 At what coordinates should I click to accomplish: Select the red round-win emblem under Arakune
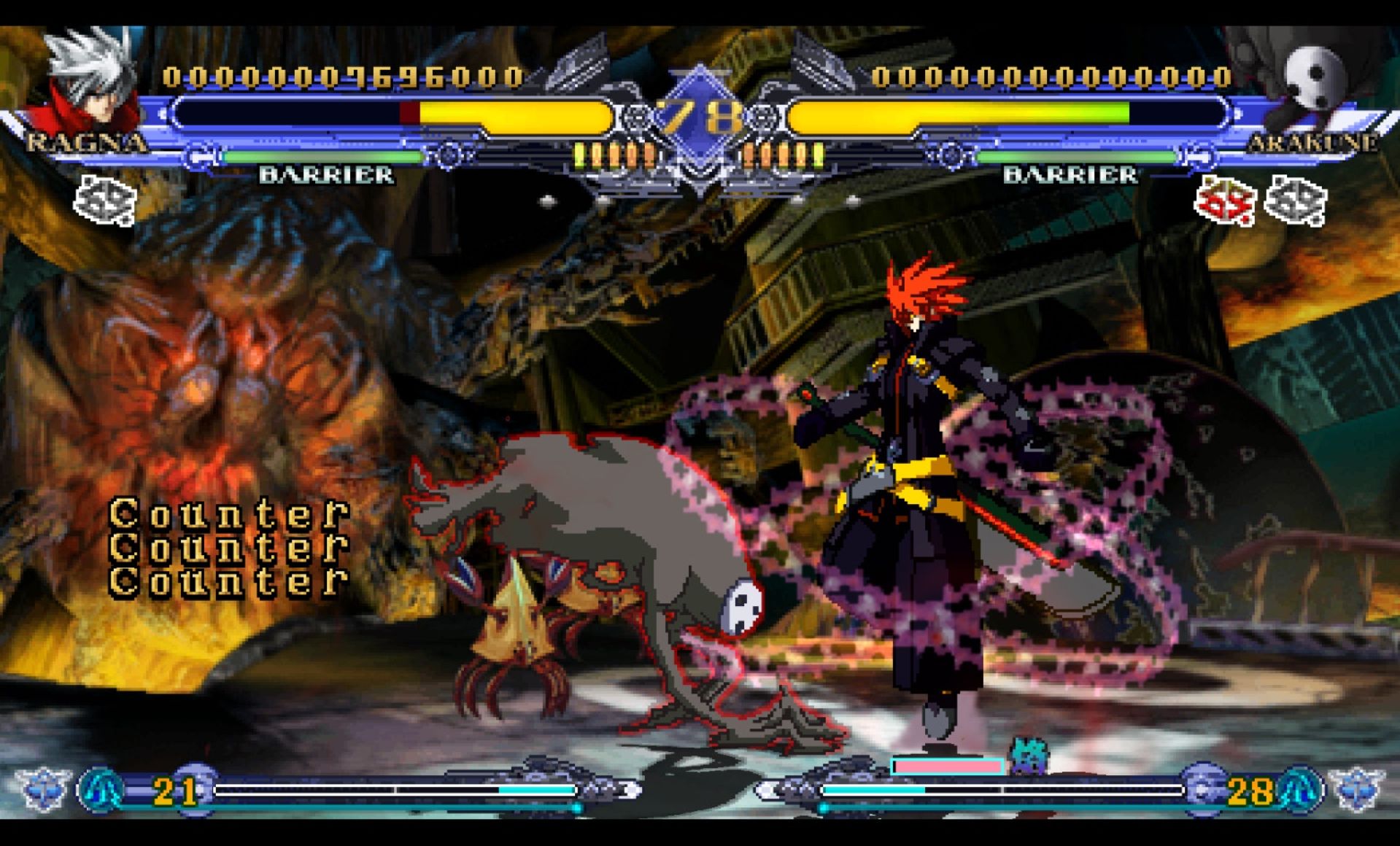point(1225,201)
